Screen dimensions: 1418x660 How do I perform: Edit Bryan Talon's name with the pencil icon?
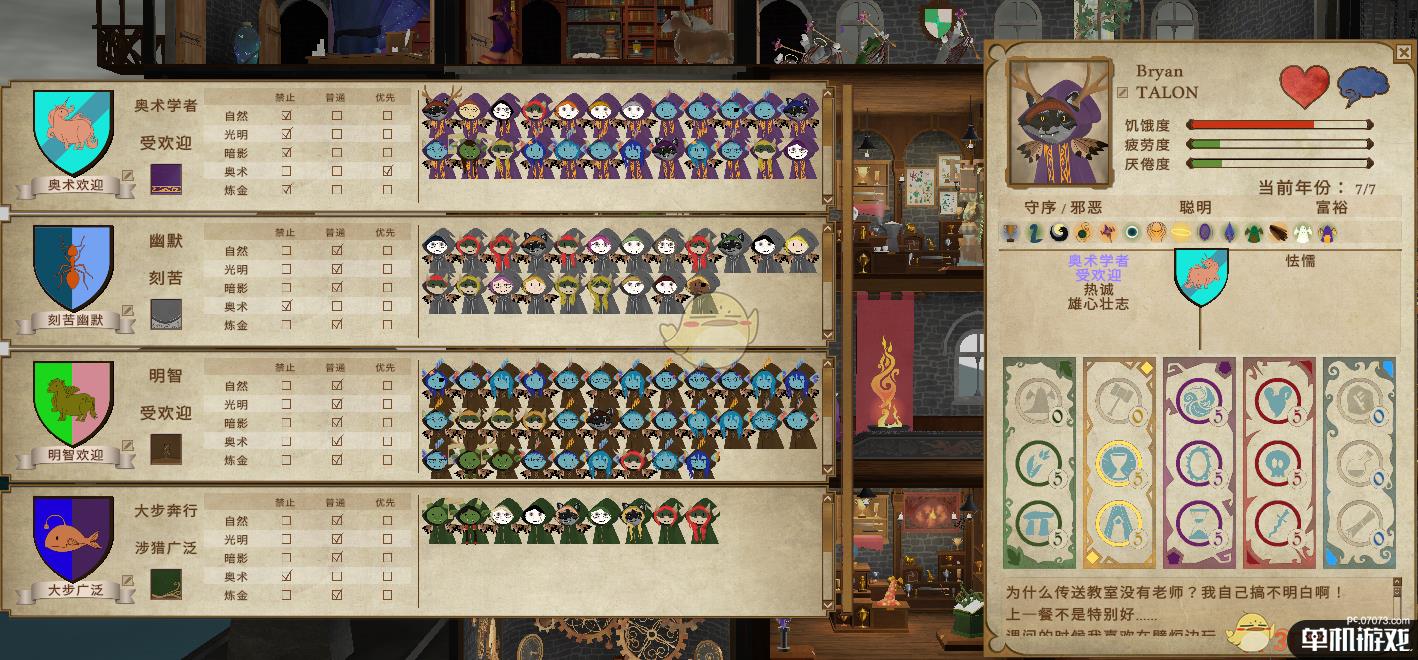1122,92
